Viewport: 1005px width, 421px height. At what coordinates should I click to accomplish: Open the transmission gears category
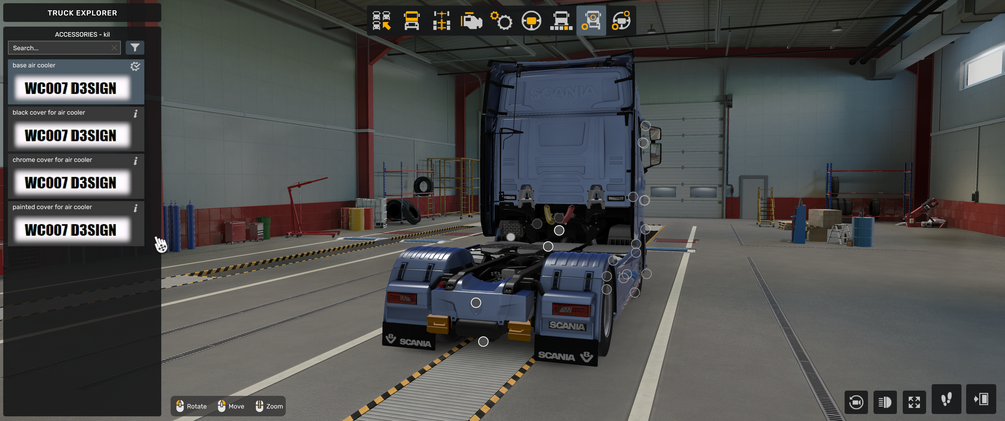coord(501,20)
